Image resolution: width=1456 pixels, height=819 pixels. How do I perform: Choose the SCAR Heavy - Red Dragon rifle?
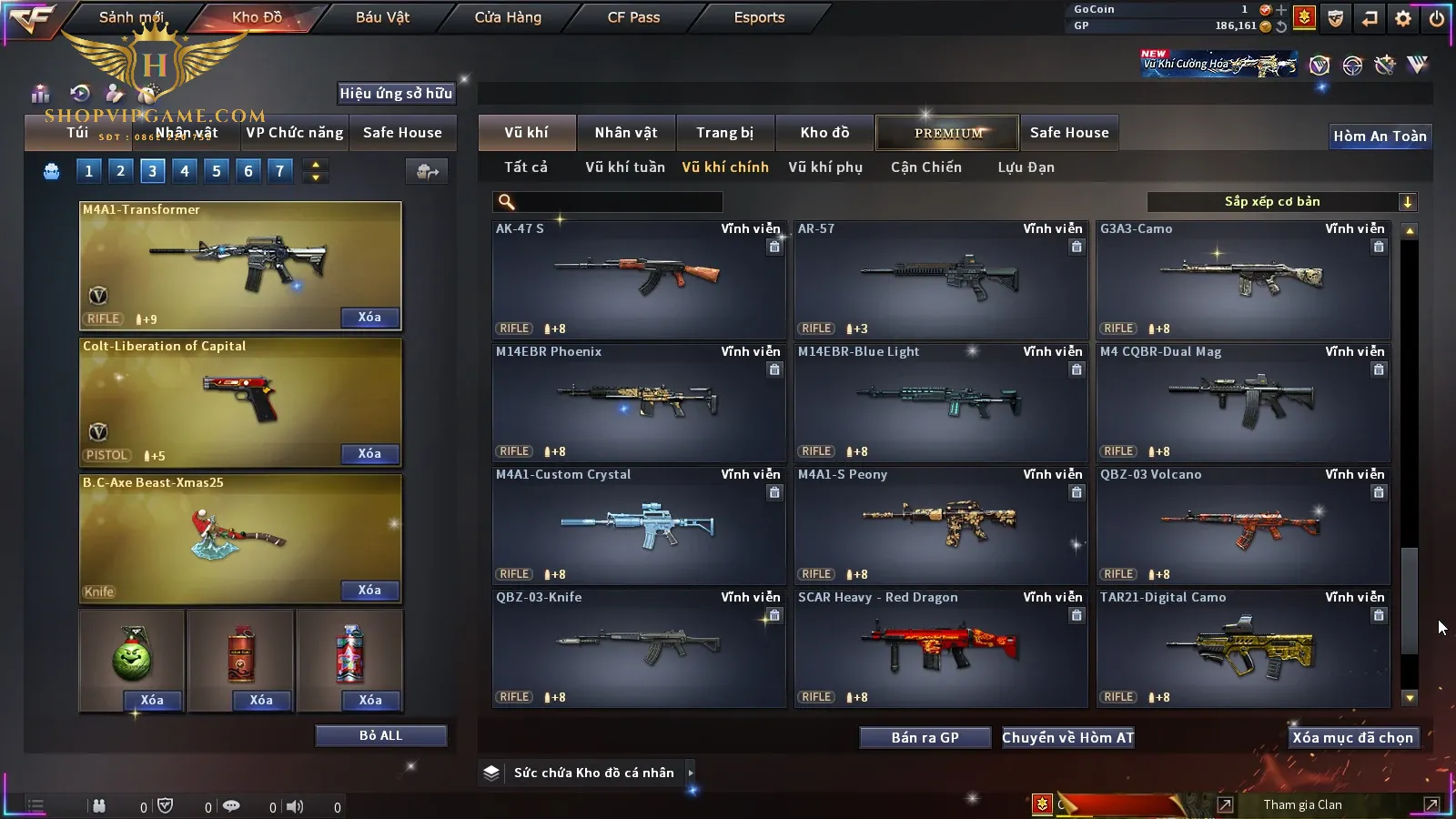940,648
